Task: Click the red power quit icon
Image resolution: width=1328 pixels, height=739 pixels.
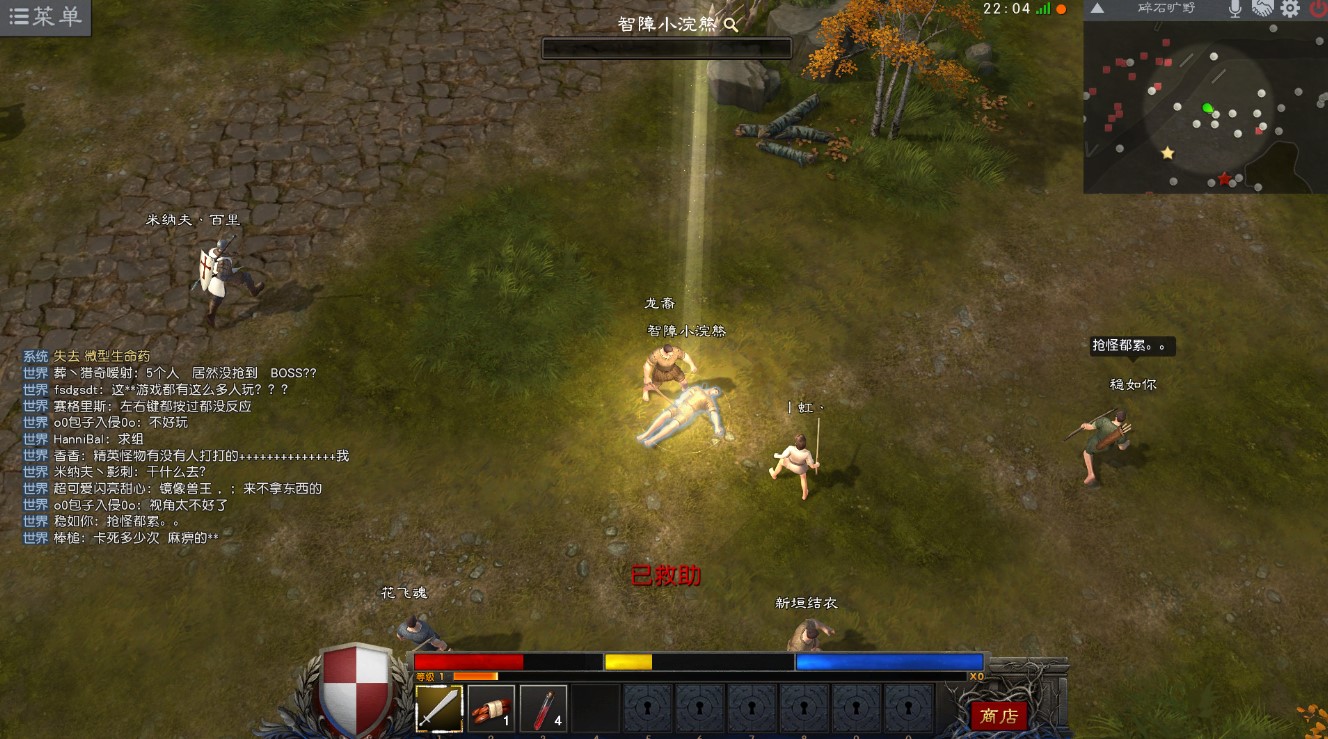Action: click(x=1317, y=9)
